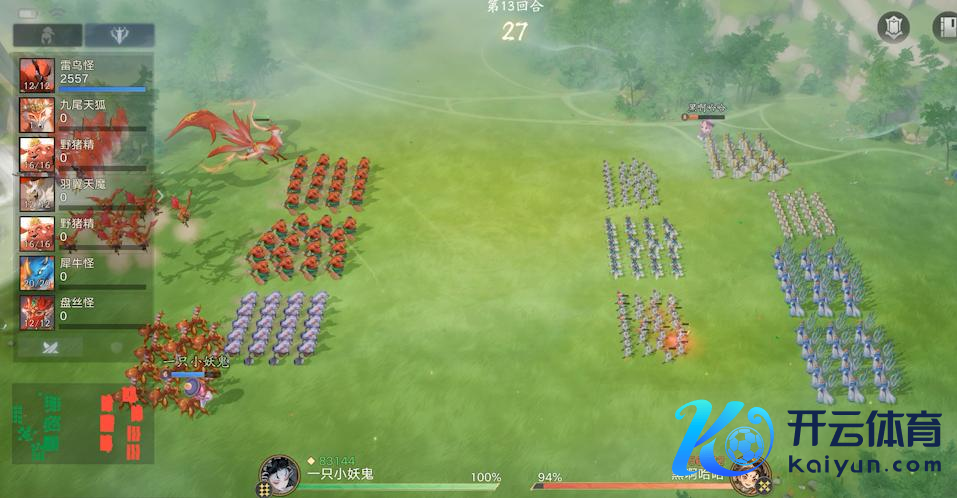The height and width of the screenshot is (498, 957).
Task: Click the enemy commander portrait
Action: coord(747,477)
